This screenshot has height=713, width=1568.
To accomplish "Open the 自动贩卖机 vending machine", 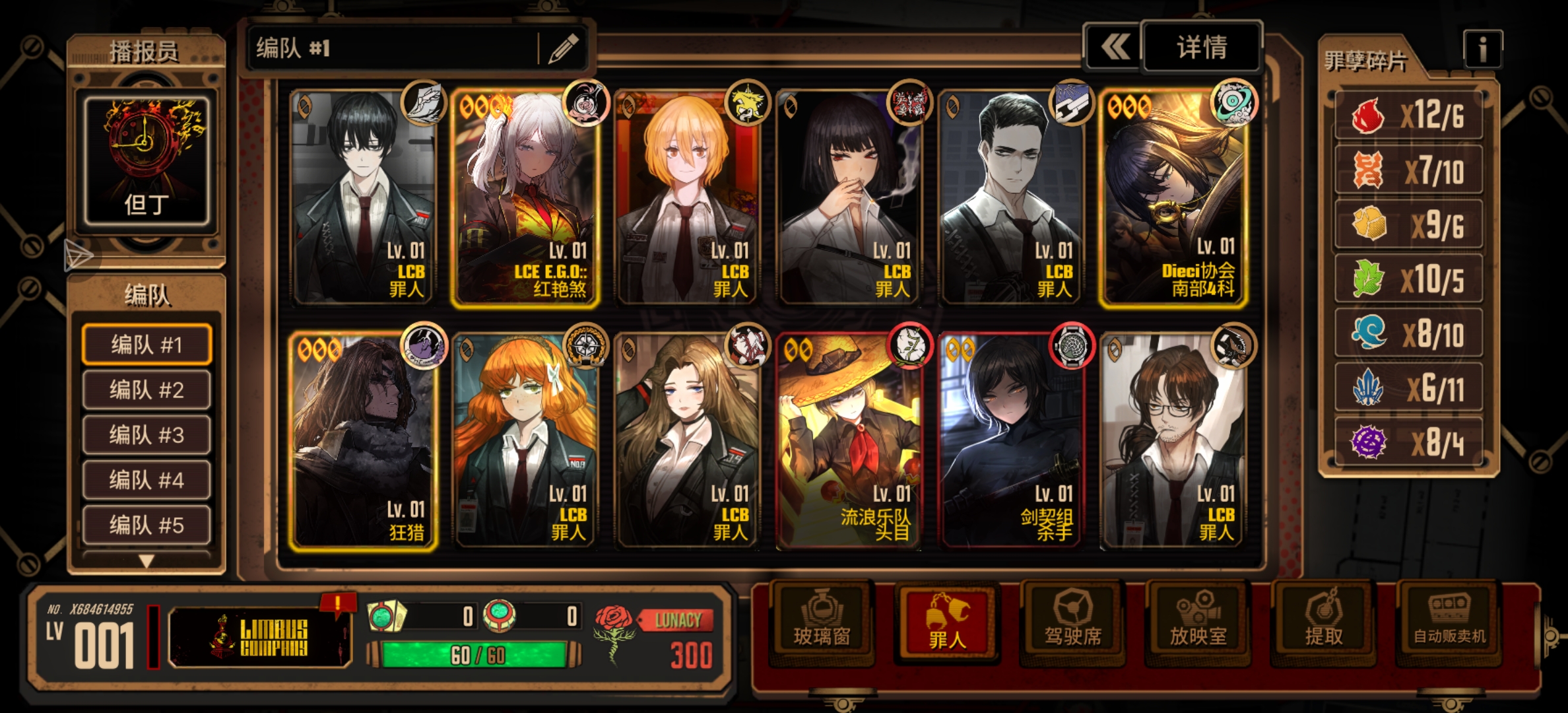I will coord(1449,621).
